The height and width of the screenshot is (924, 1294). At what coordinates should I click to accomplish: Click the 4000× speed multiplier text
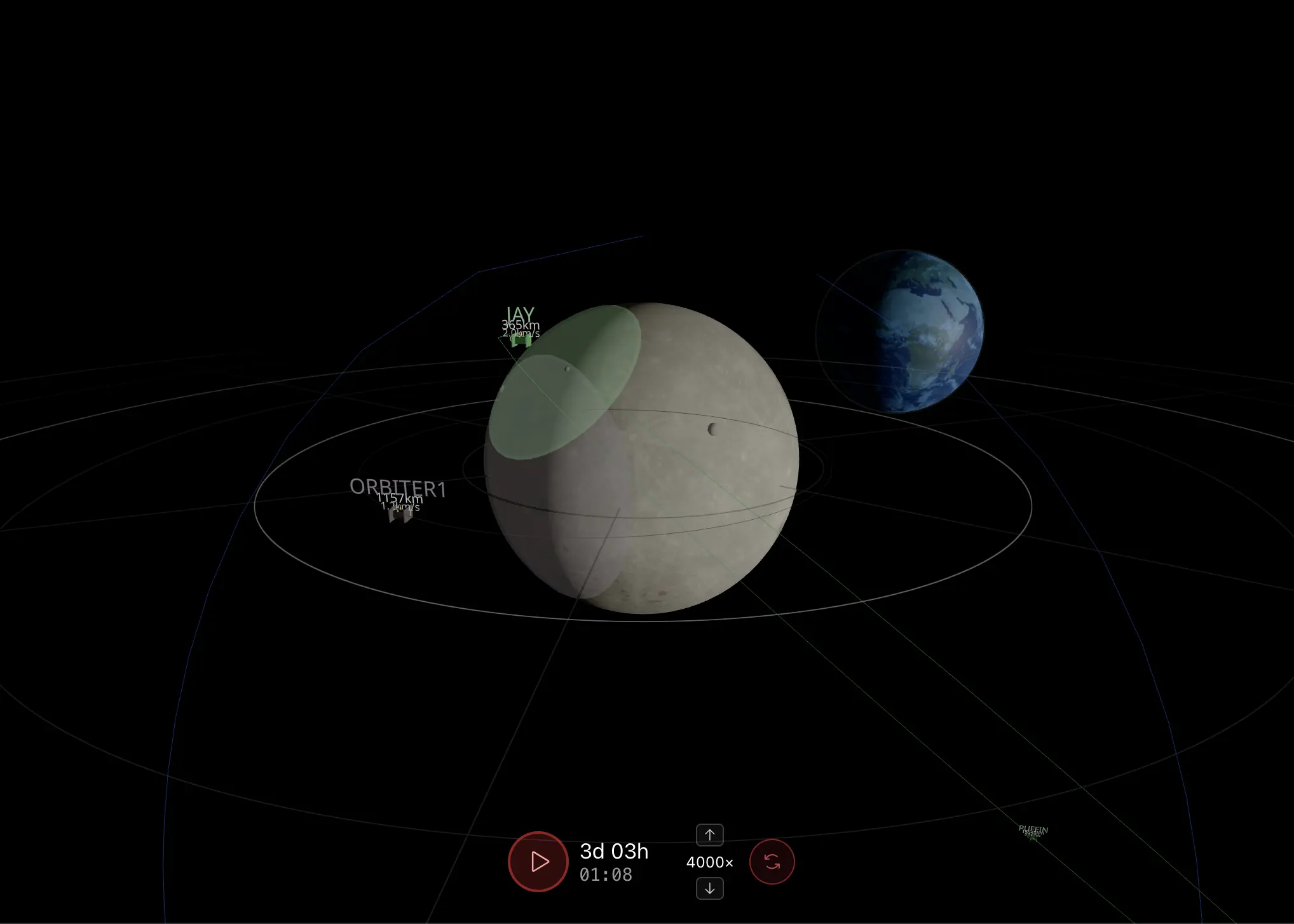pyautogui.click(x=709, y=862)
